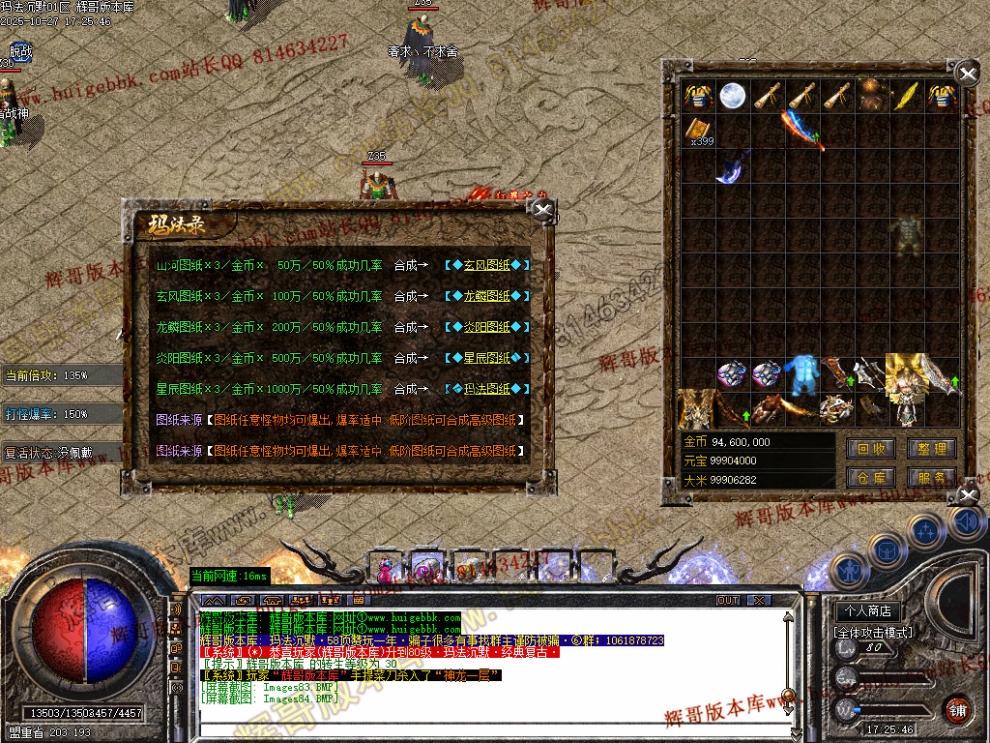Click the chat window OUT button
The image size is (990, 743).
click(728, 600)
